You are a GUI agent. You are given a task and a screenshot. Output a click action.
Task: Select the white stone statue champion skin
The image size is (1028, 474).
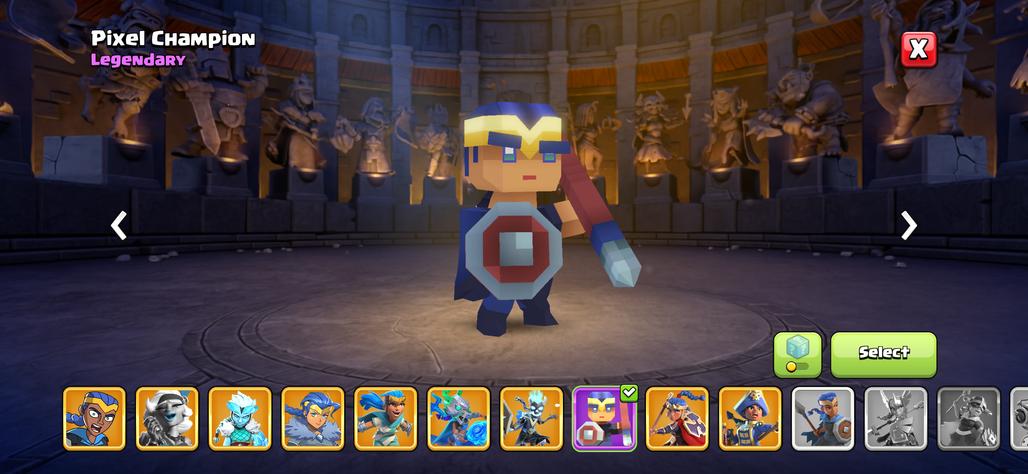click(x=167, y=418)
